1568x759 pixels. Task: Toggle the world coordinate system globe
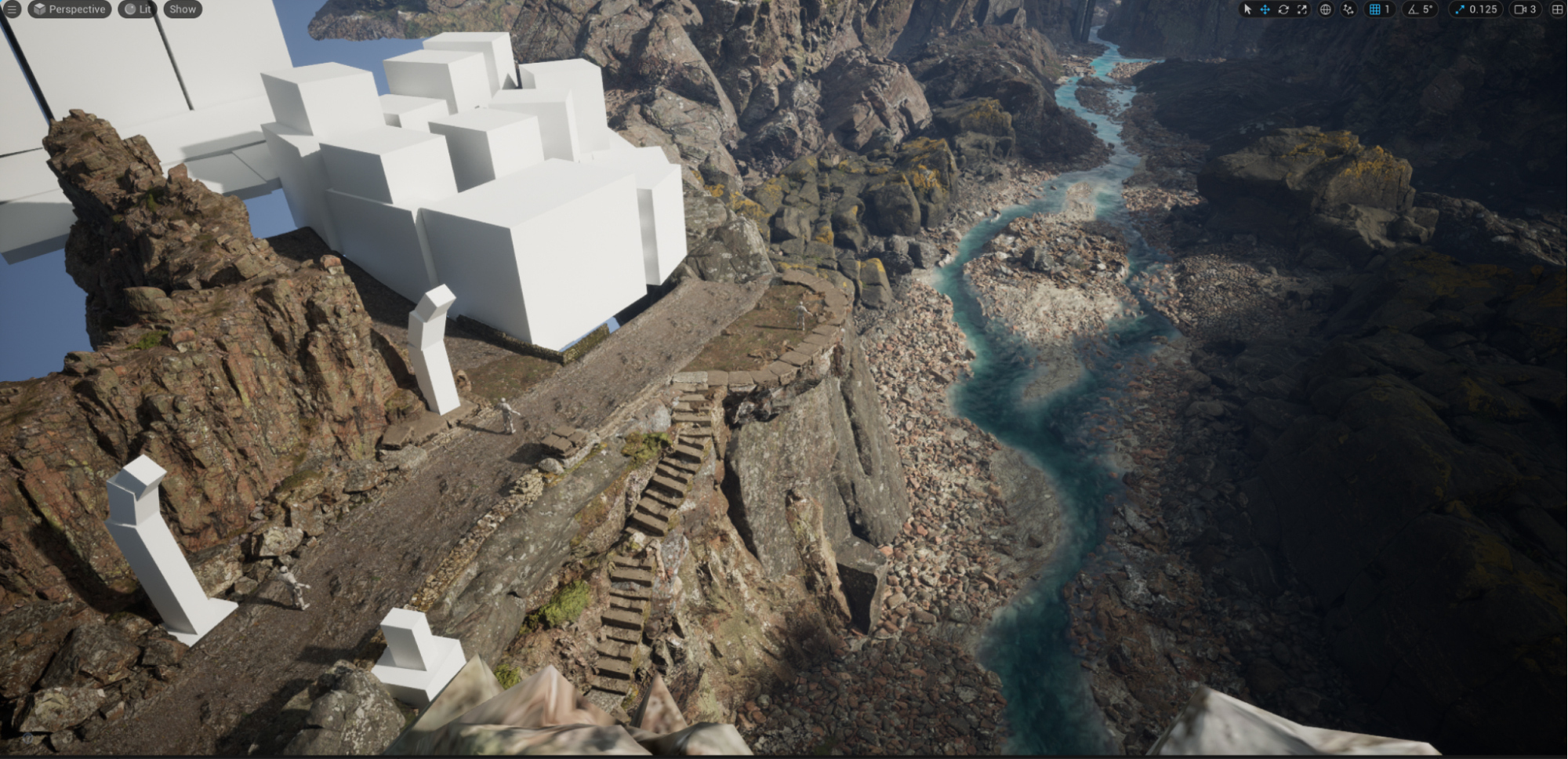coord(1325,9)
